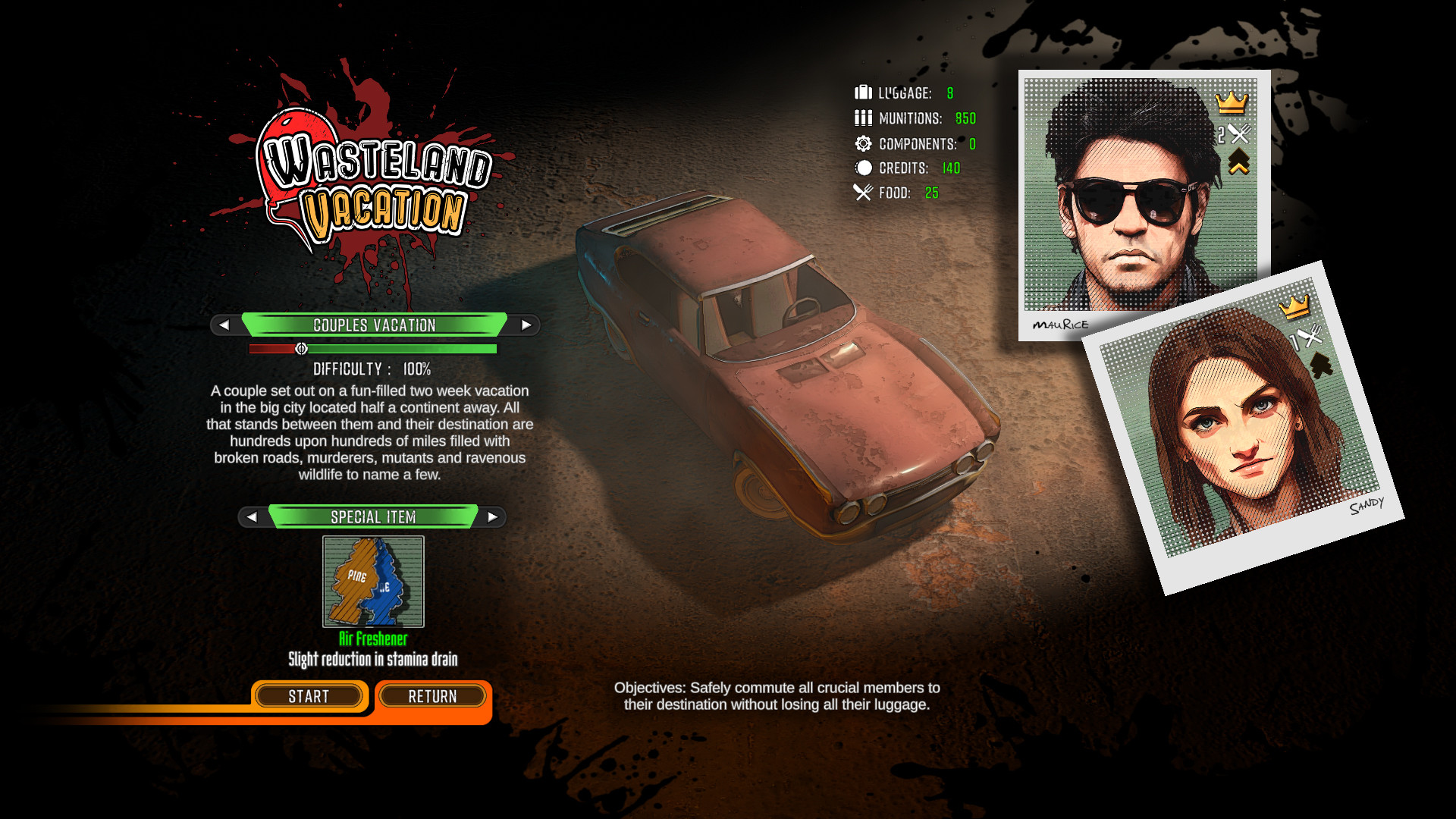The height and width of the screenshot is (819, 1456).
Task: Adjust the difficulty slider
Action: pyautogui.click(x=302, y=348)
